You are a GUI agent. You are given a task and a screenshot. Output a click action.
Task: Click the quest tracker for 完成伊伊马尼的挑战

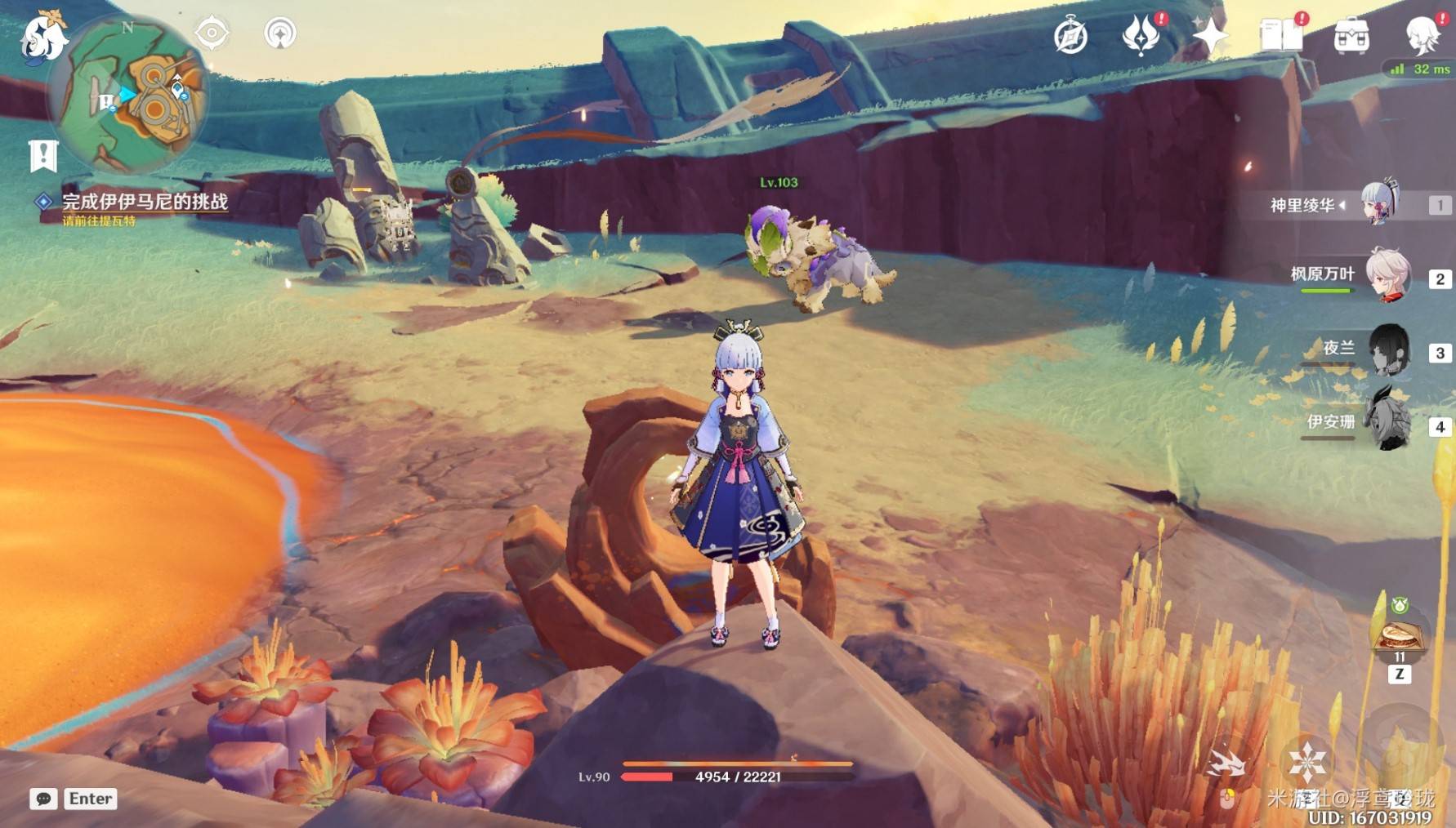click(145, 202)
